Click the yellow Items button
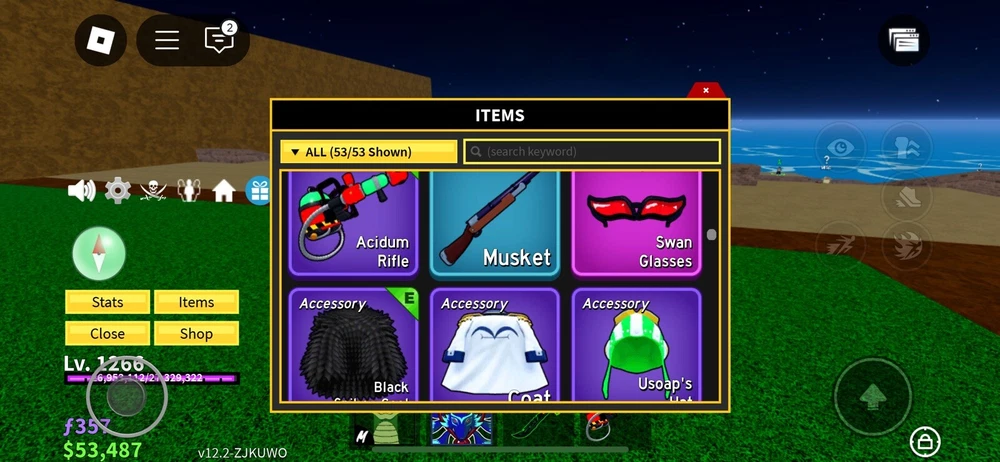Viewport: 1000px width, 462px height. pyautogui.click(x=196, y=302)
